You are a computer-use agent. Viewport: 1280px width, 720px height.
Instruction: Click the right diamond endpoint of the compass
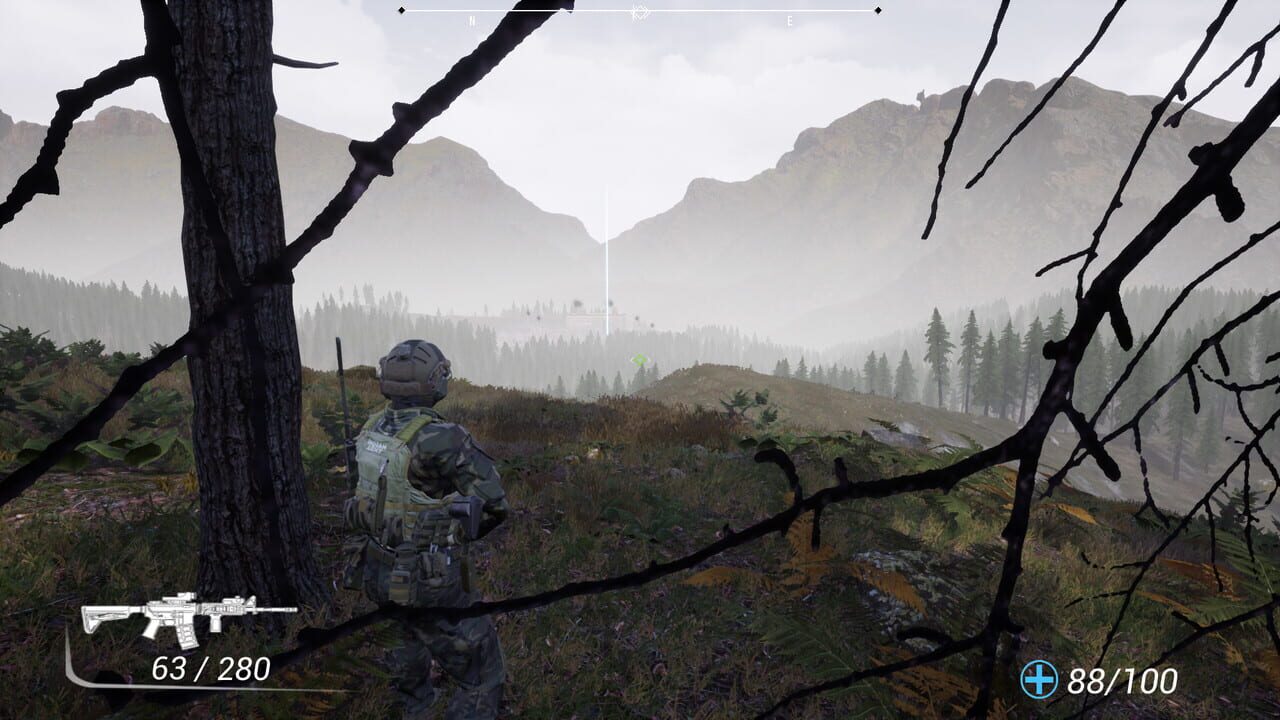876,10
